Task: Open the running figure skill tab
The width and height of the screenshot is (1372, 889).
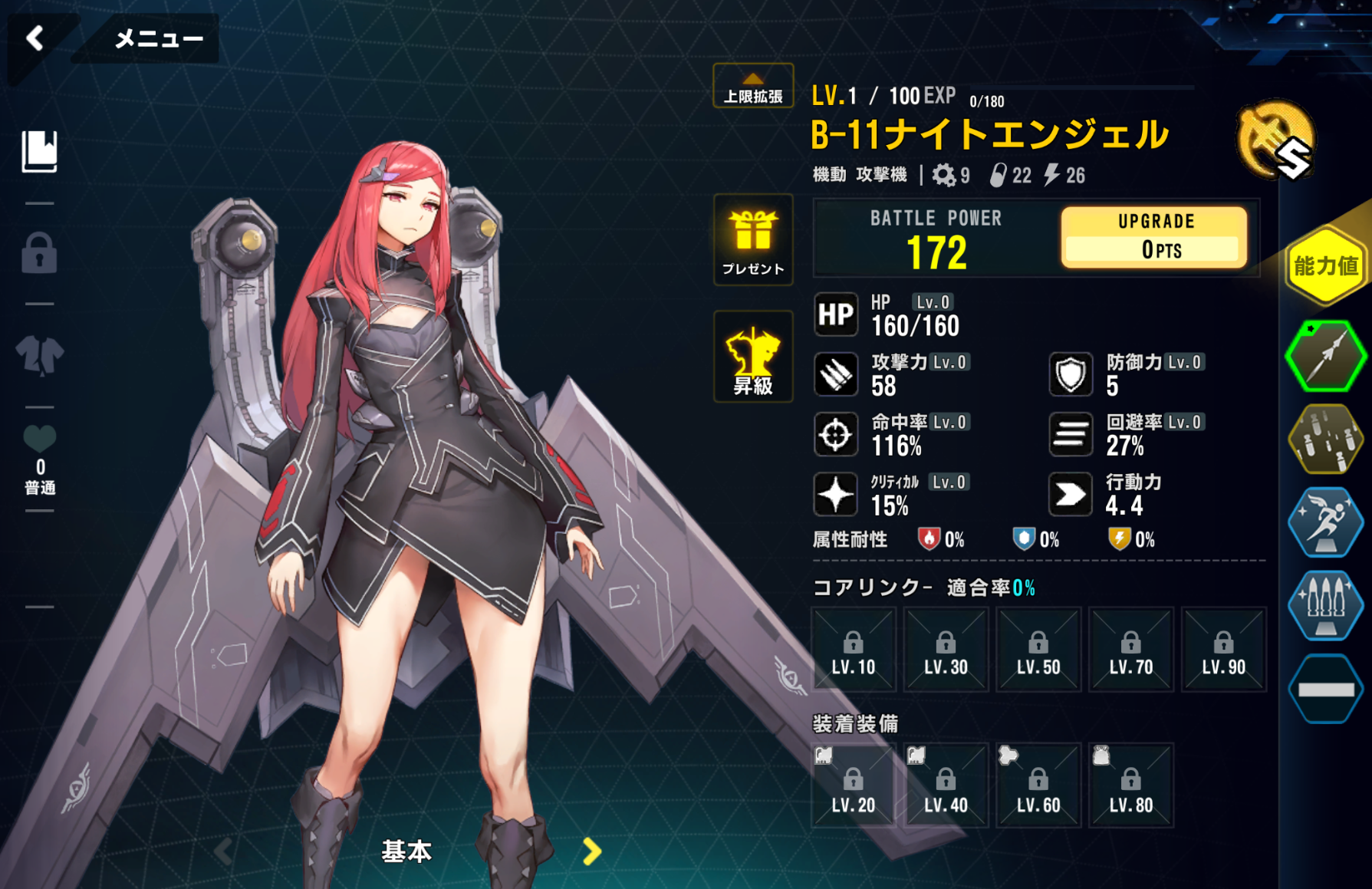Action: point(1325,522)
